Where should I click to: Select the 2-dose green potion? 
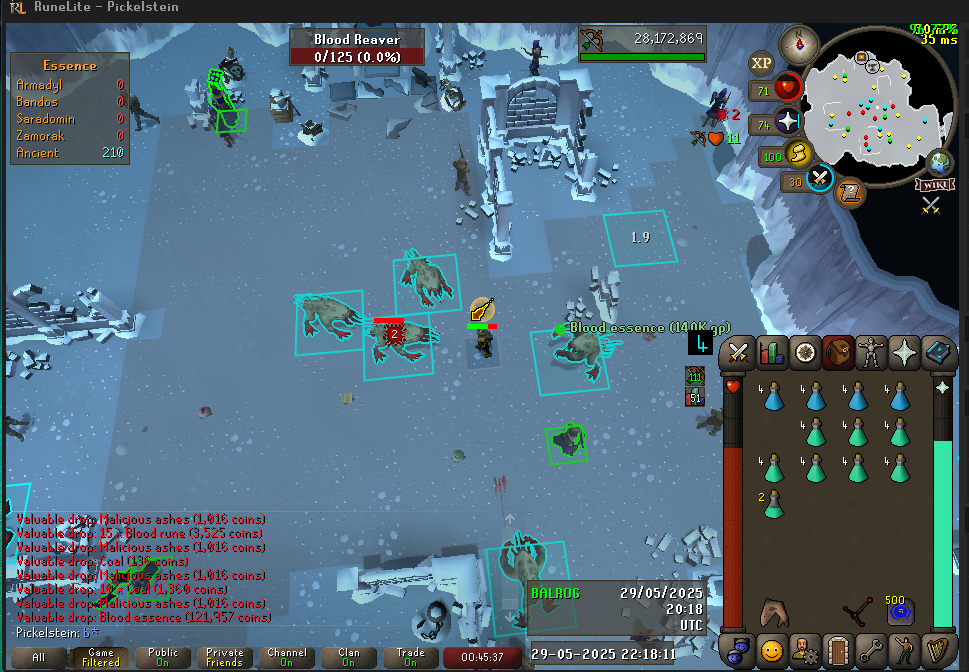[772, 504]
